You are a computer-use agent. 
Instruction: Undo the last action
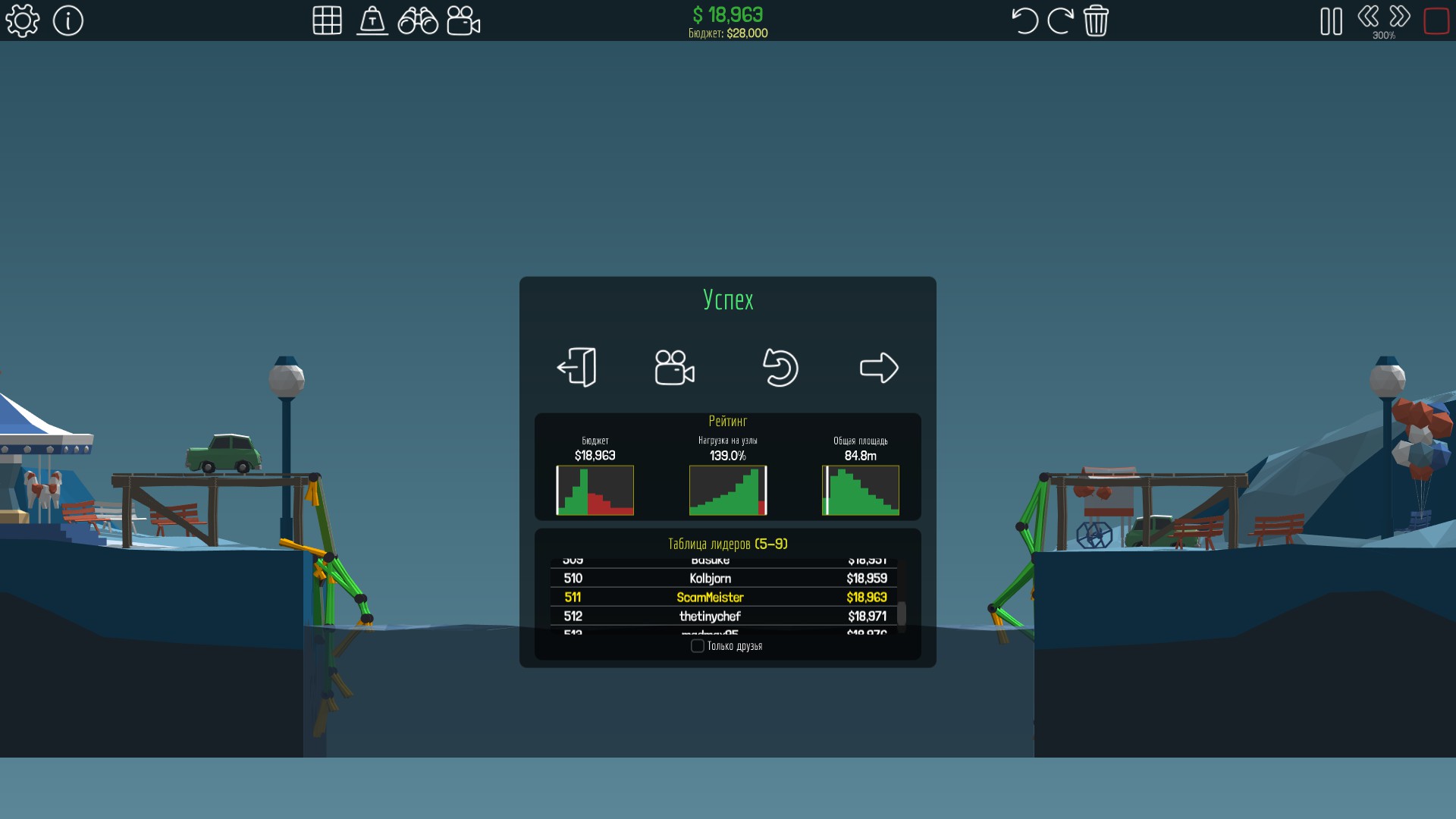[1025, 20]
